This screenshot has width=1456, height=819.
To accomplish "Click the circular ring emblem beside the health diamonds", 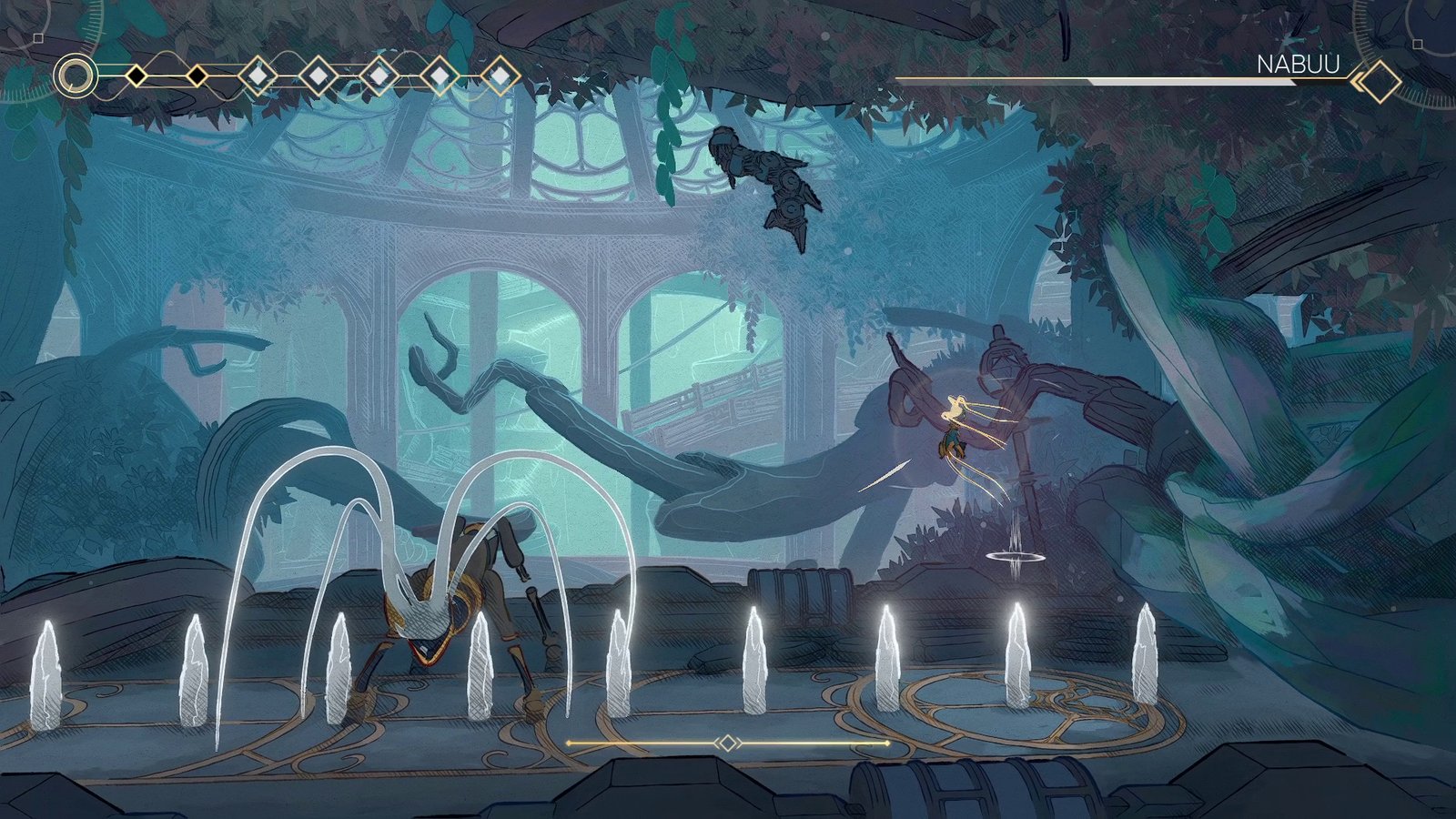I will point(76,76).
